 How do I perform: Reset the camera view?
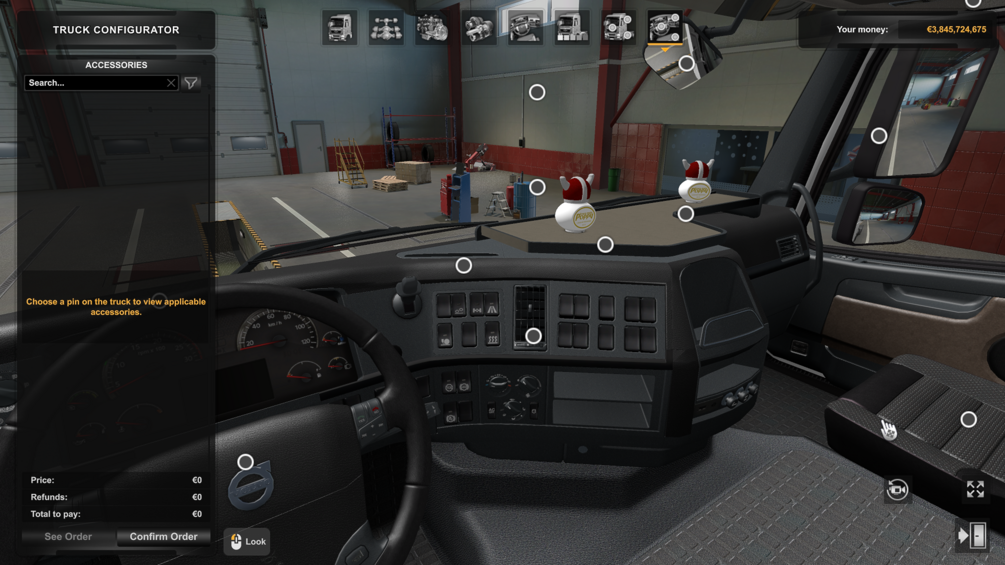tap(897, 489)
